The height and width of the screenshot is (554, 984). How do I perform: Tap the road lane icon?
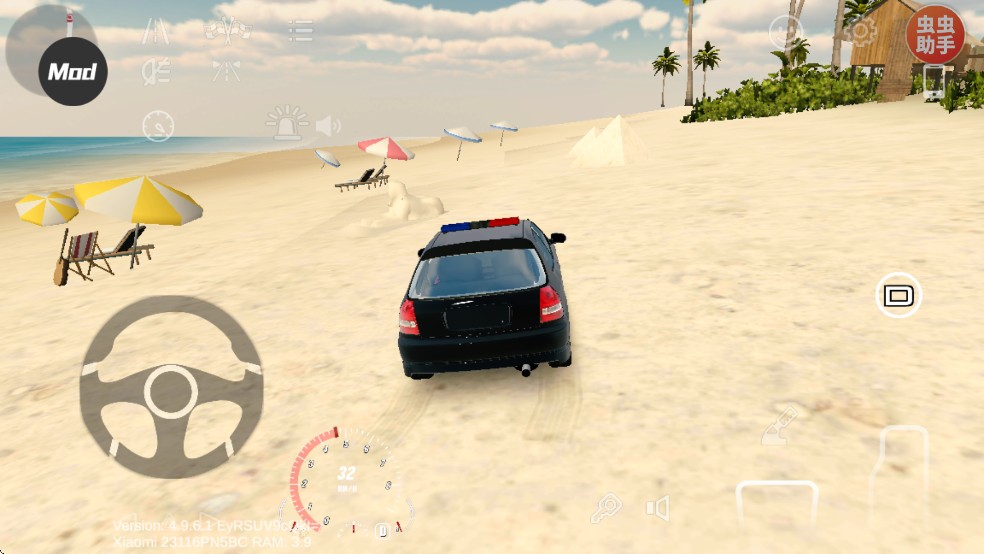pos(155,30)
